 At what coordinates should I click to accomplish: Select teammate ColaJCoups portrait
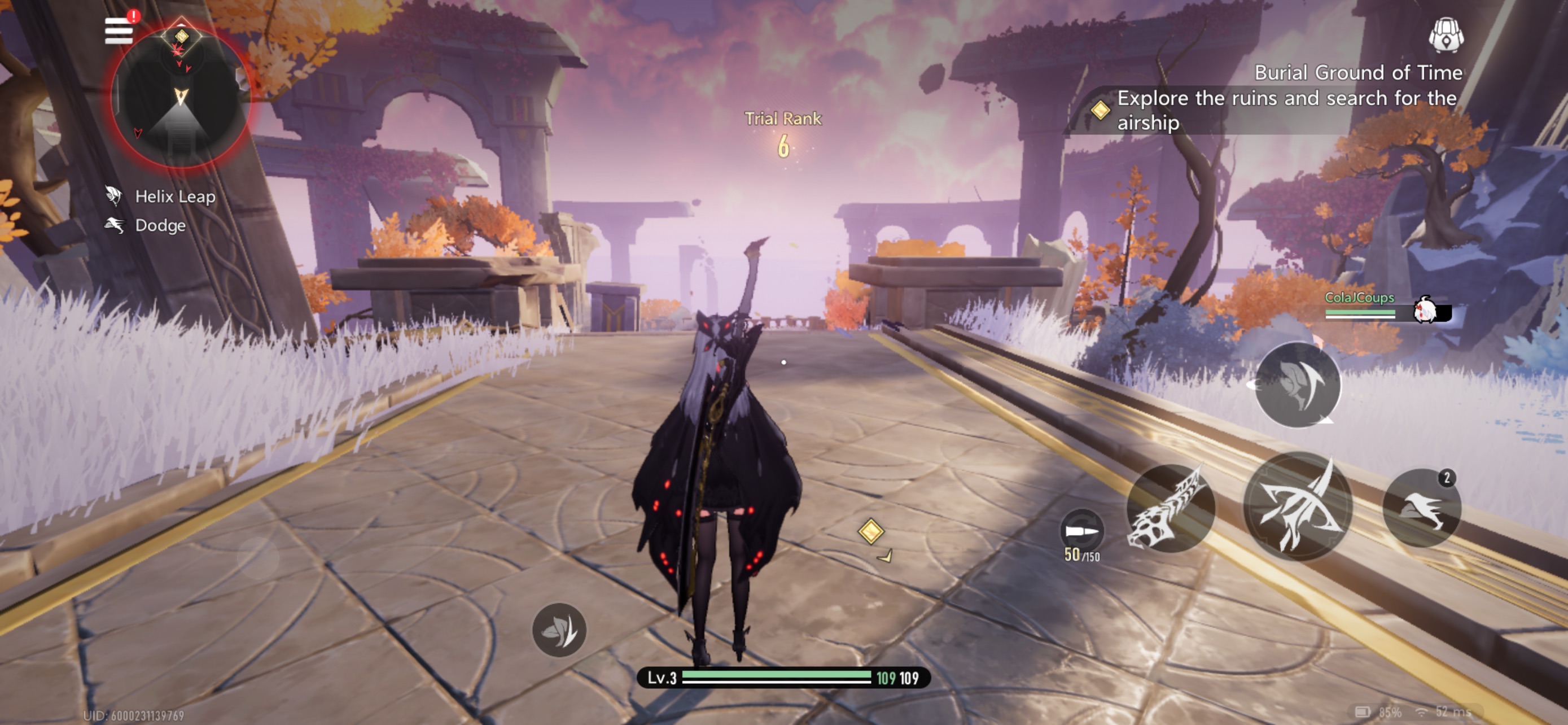tap(1426, 311)
